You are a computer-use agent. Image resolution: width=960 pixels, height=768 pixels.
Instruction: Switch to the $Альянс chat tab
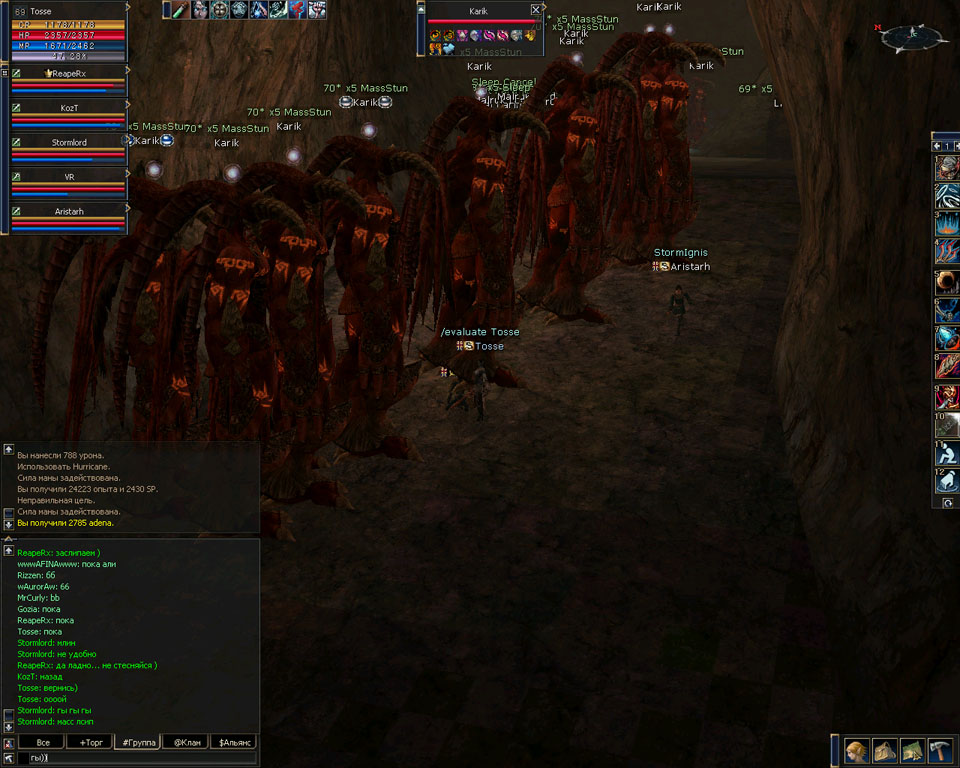point(234,743)
